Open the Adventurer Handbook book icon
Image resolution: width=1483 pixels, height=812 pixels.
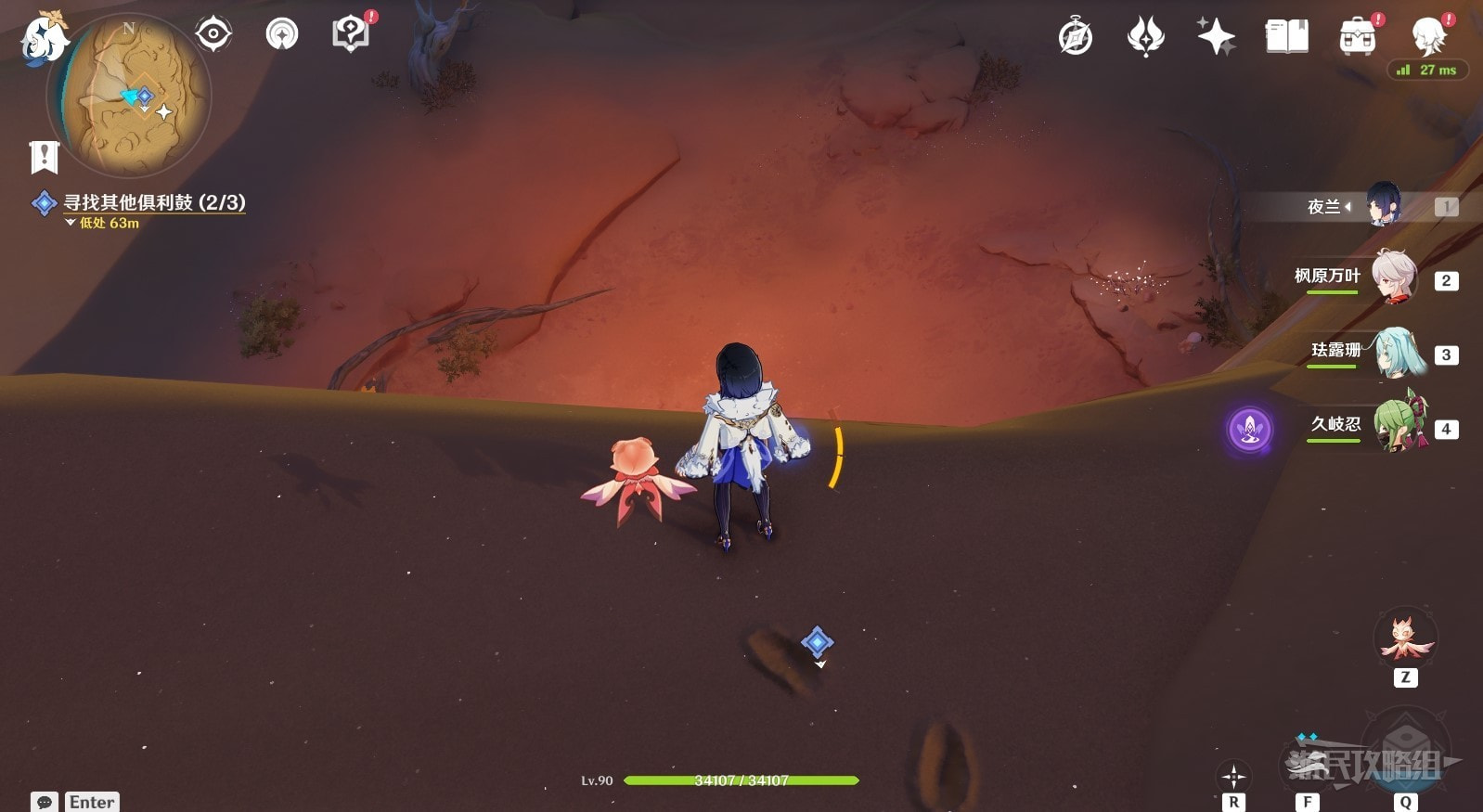coord(1286,37)
